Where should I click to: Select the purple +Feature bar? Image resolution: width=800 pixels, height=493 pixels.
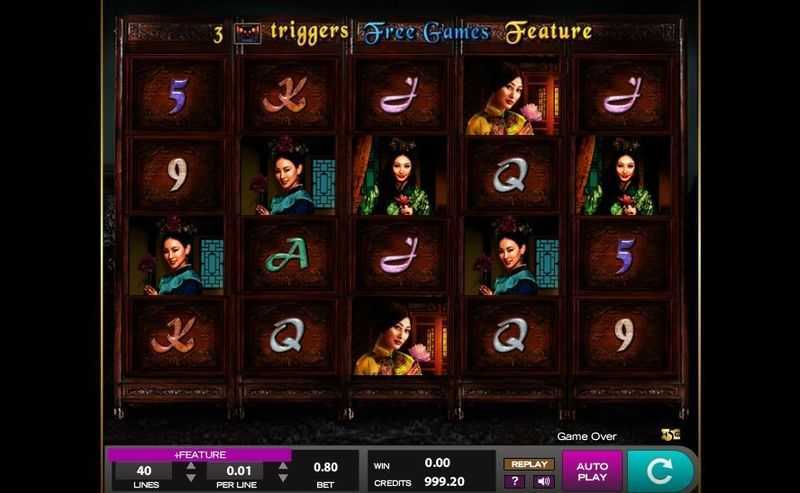point(199,455)
